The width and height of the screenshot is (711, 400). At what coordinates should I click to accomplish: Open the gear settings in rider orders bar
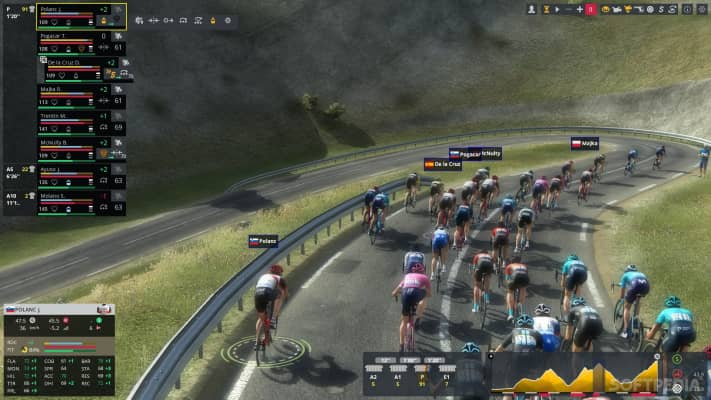tap(227, 20)
